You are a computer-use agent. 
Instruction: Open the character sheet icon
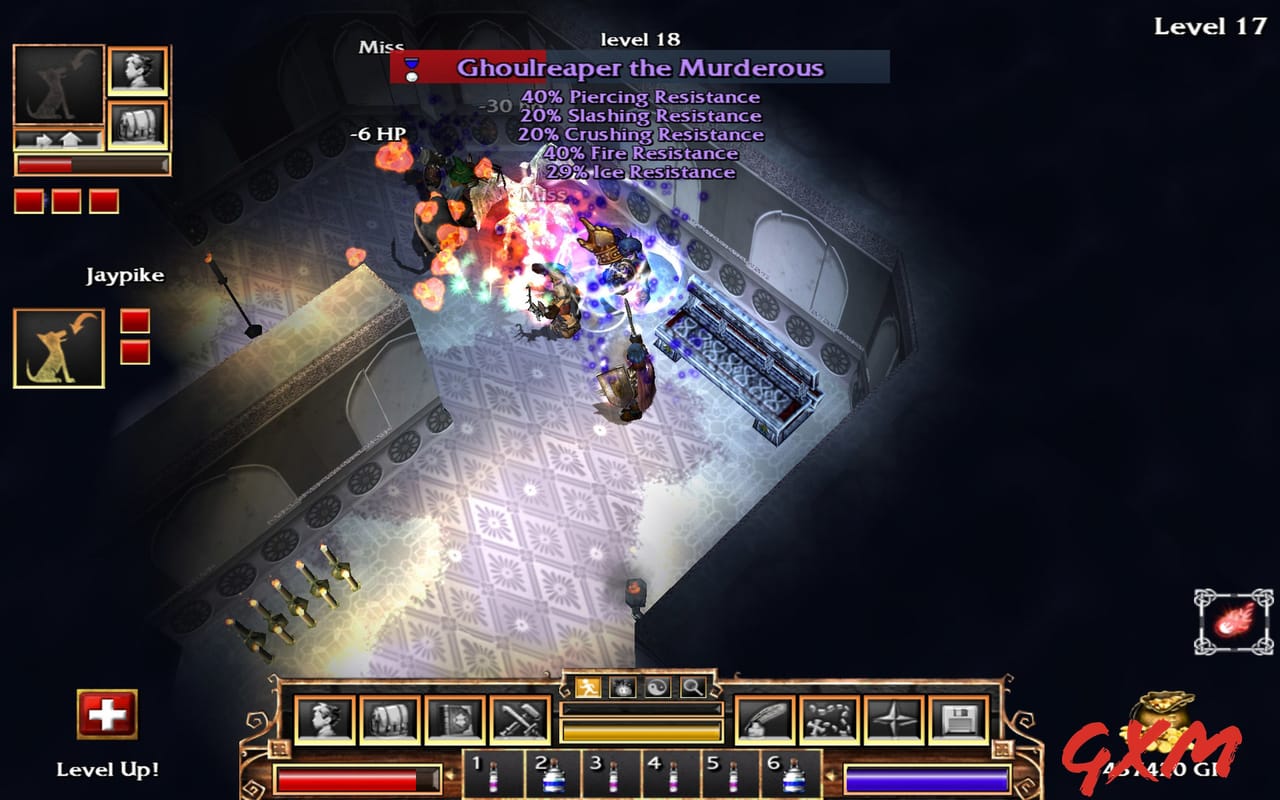click(x=327, y=718)
